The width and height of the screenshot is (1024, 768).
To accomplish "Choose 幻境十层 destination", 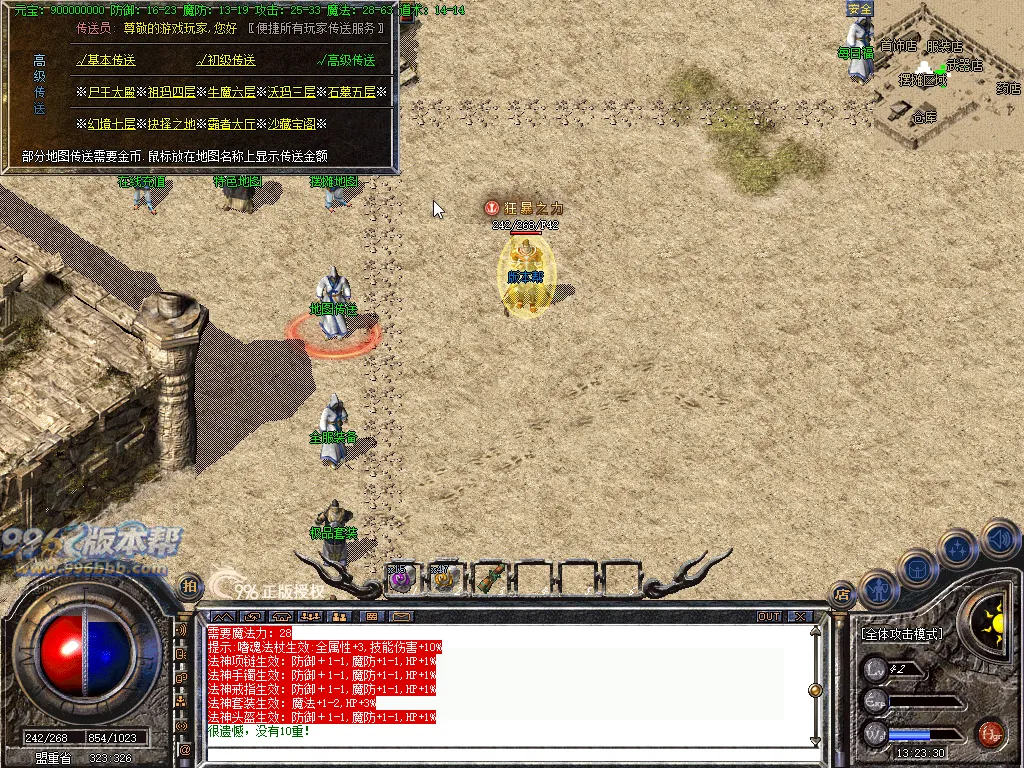I will (x=111, y=124).
